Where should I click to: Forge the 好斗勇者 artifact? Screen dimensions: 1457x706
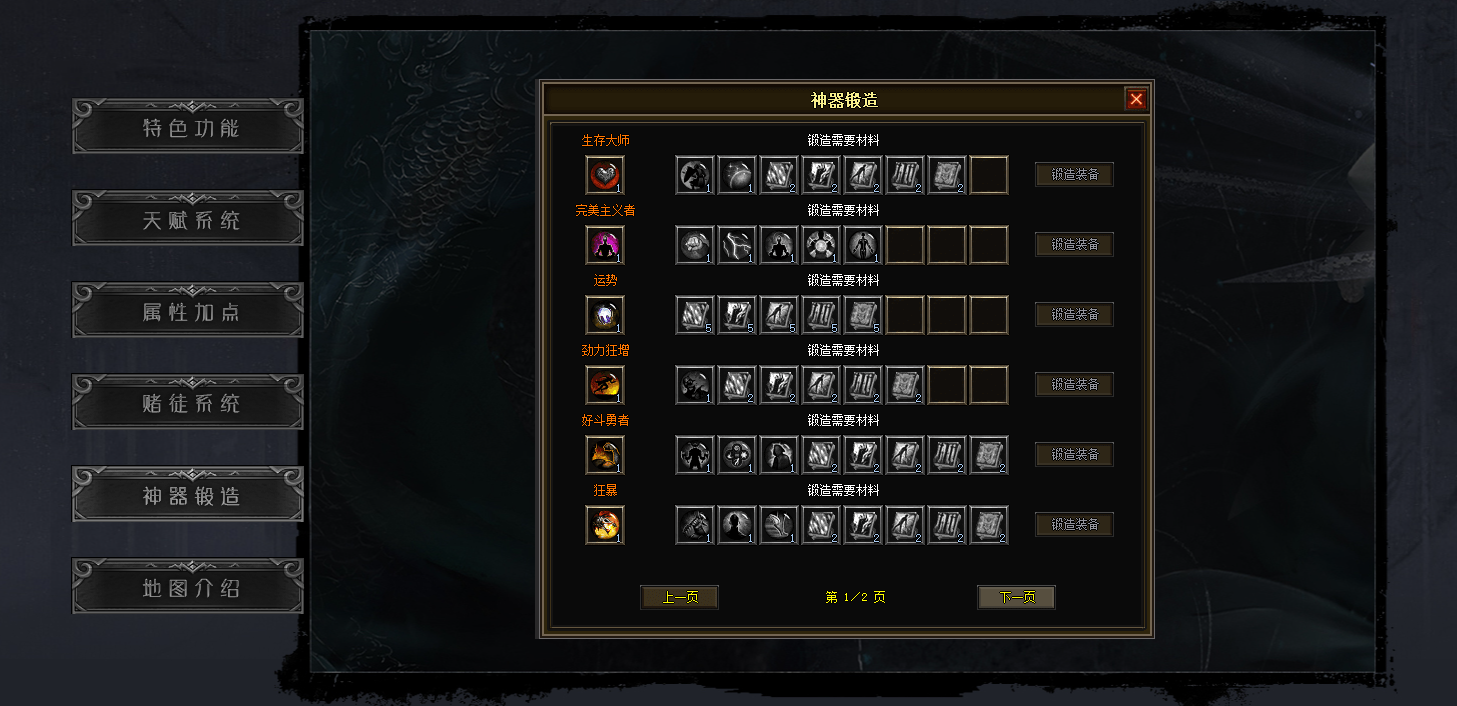[1074, 455]
